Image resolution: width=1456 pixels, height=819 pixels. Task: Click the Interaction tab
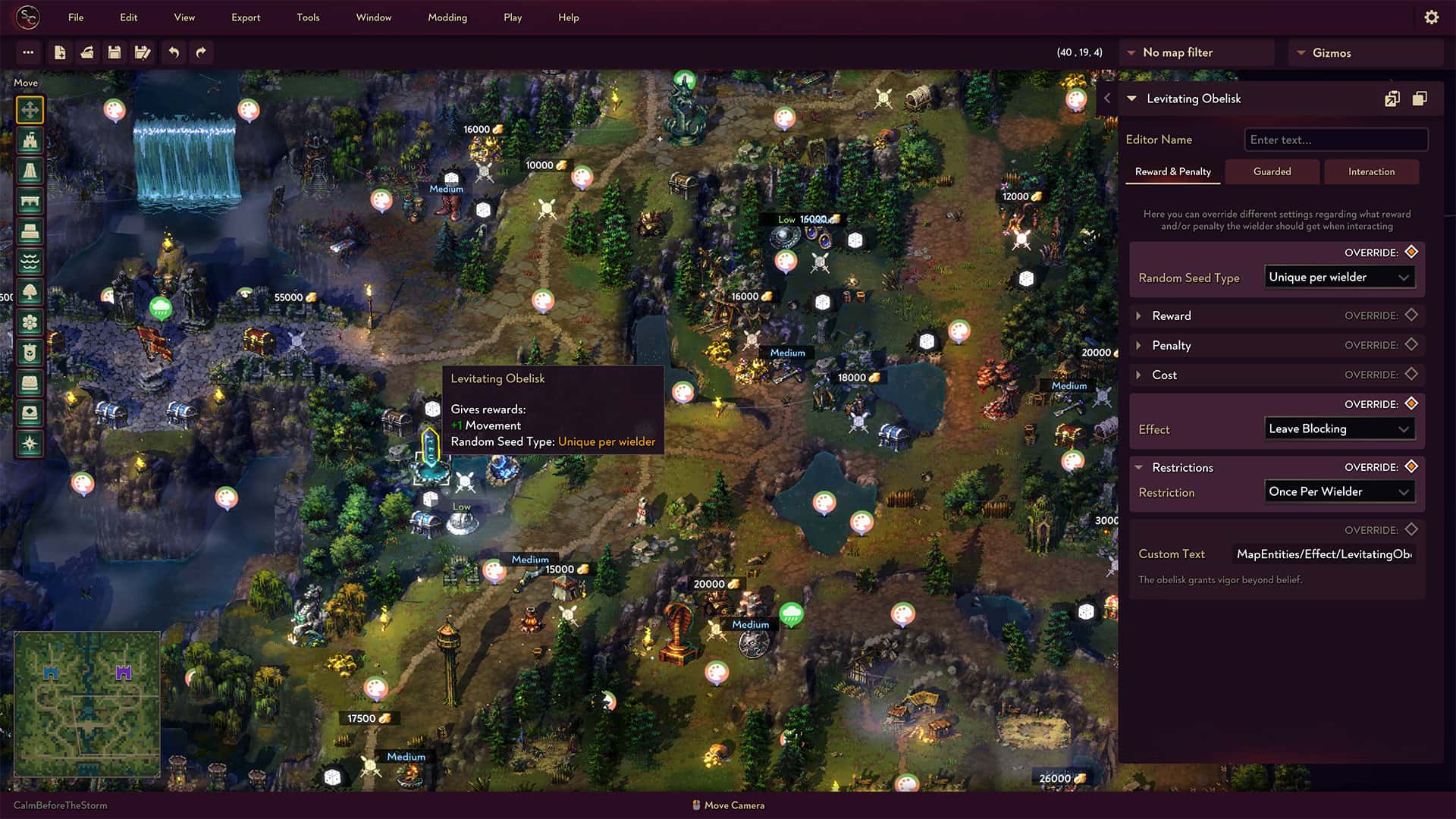pos(1371,171)
